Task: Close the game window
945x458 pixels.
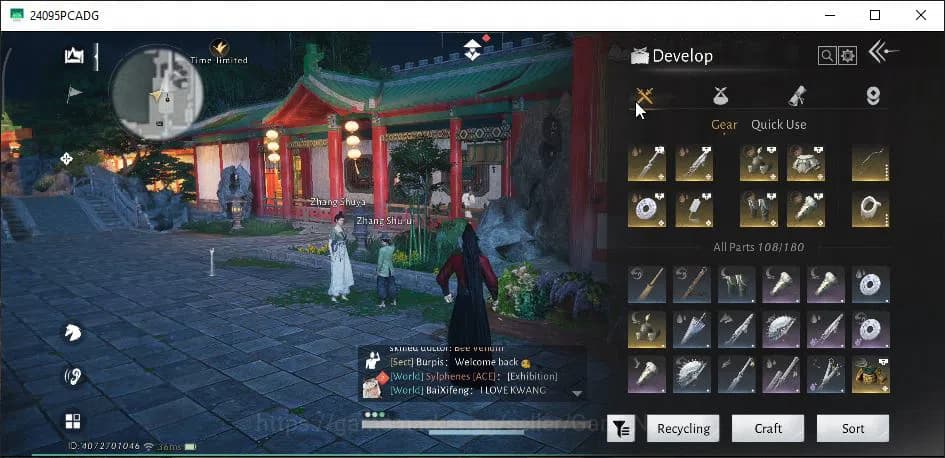Action: 920,15
